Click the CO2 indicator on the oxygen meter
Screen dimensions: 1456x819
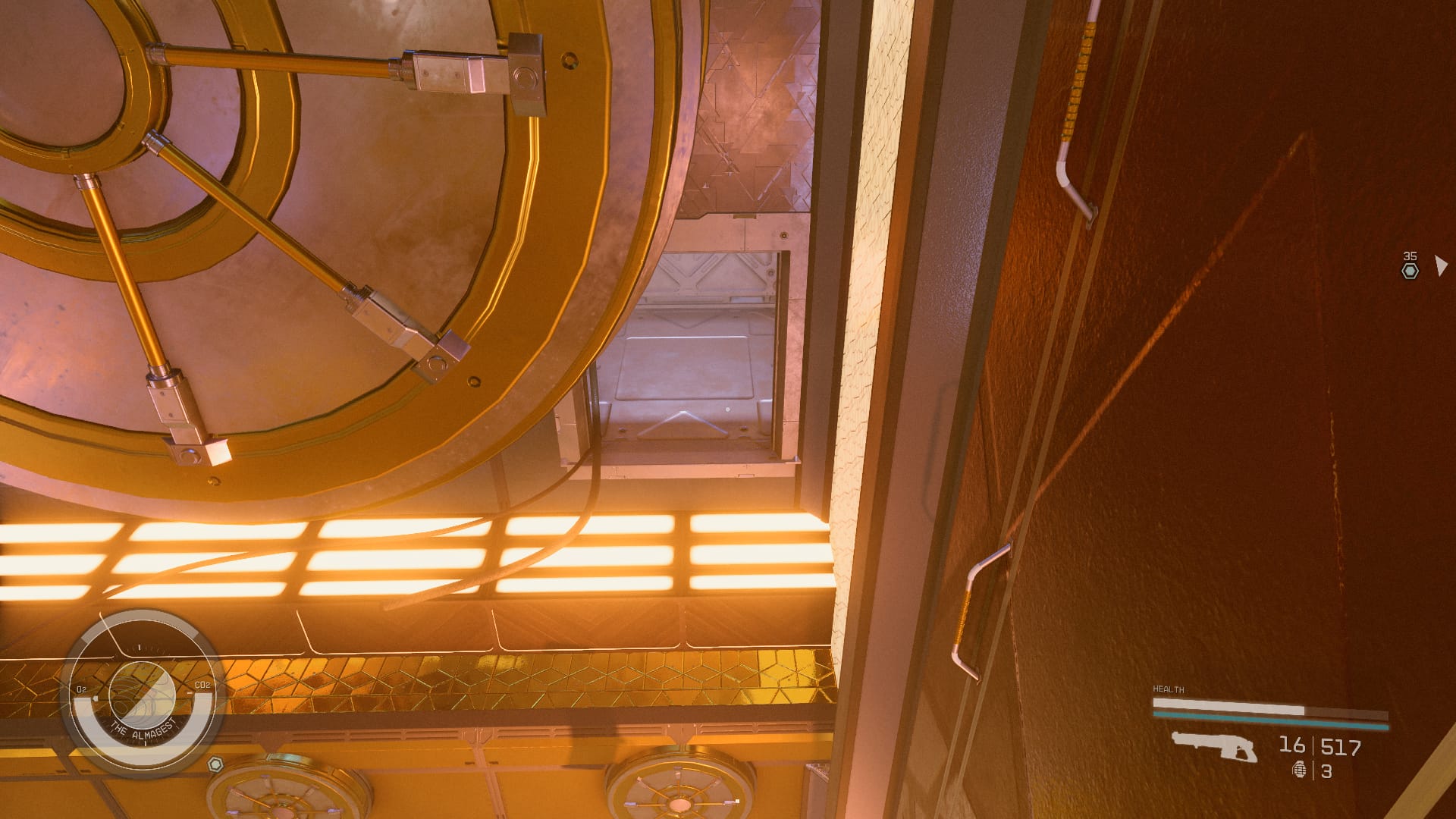[x=202, y=684]
